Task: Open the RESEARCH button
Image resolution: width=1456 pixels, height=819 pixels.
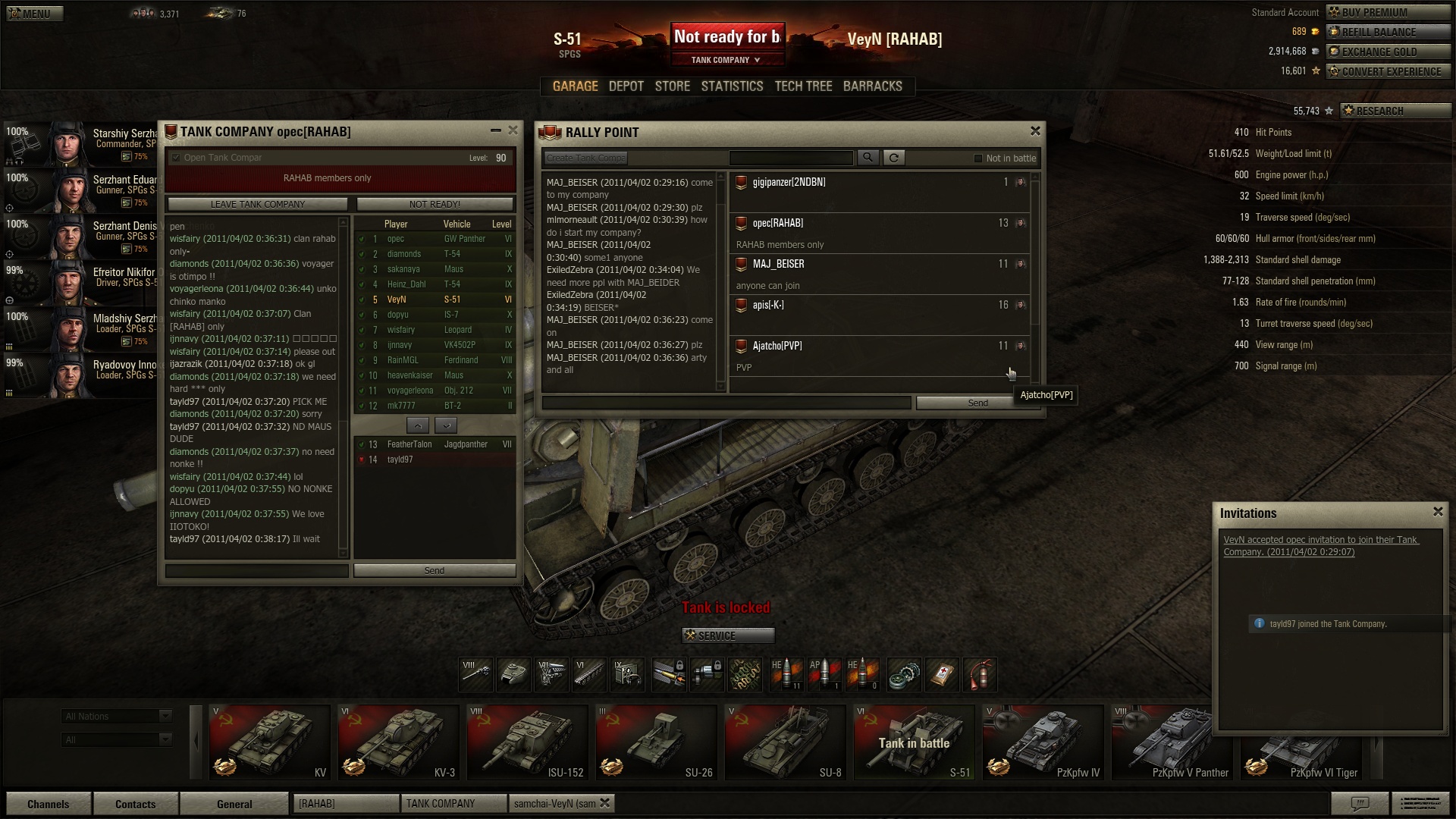Action: point(1395,111)
